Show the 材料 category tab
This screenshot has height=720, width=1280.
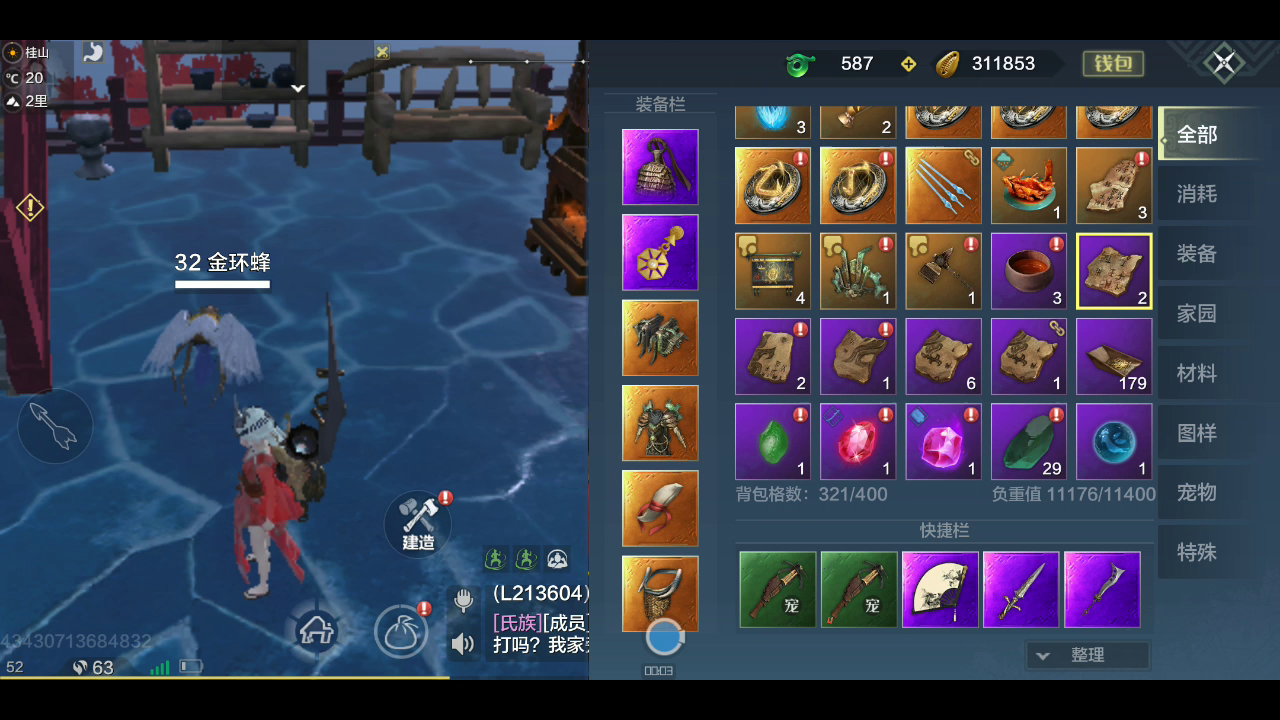[x=1197, y=374]
